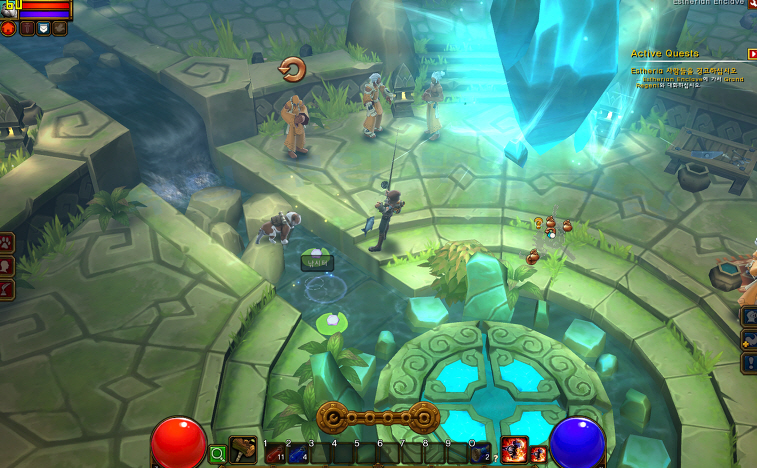Click the exclamation mark quest button
Screen dimensions: 757x468
tap(749, 362)
